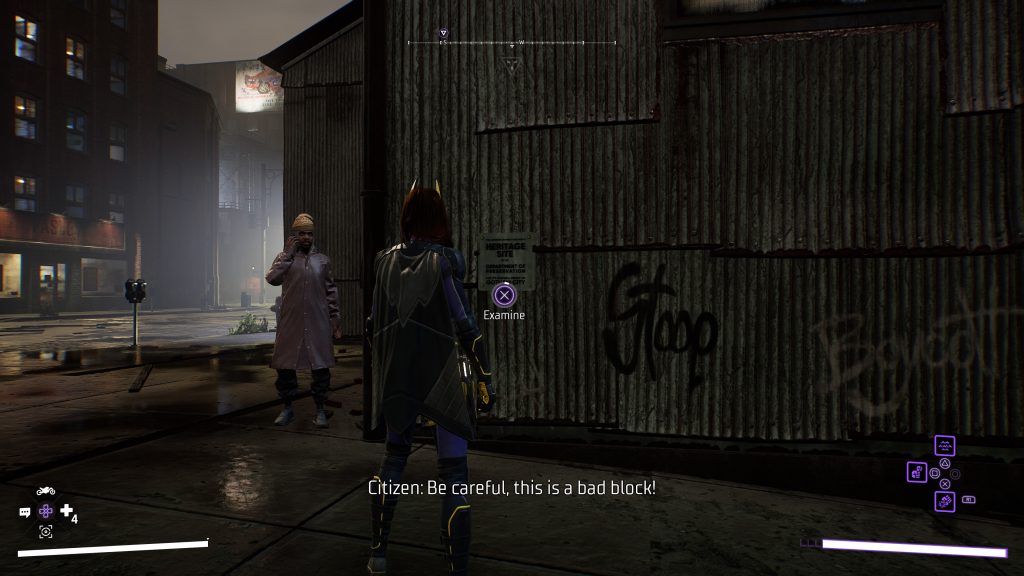The height and width of the screenshot is (576, 1024).
Task: Activate the bottom purple ability icon
Action: [945, 501]
